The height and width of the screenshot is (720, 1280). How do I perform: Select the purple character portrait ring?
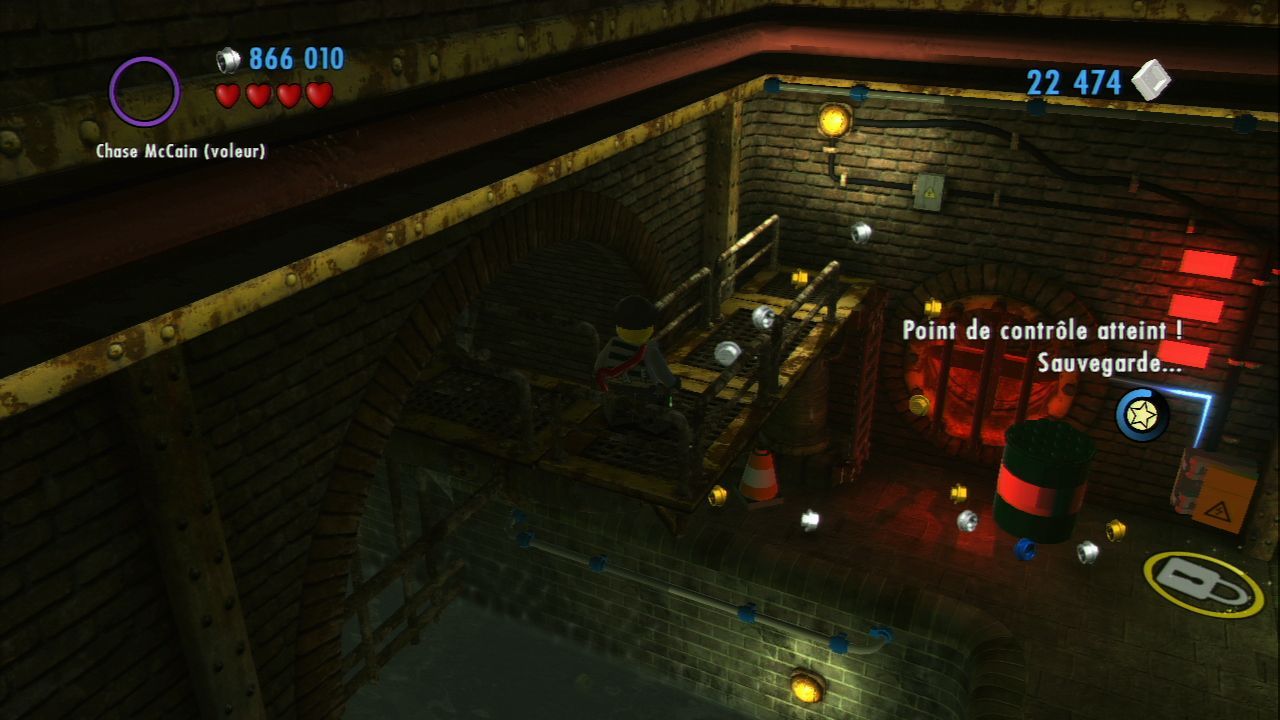click(144, 91)
